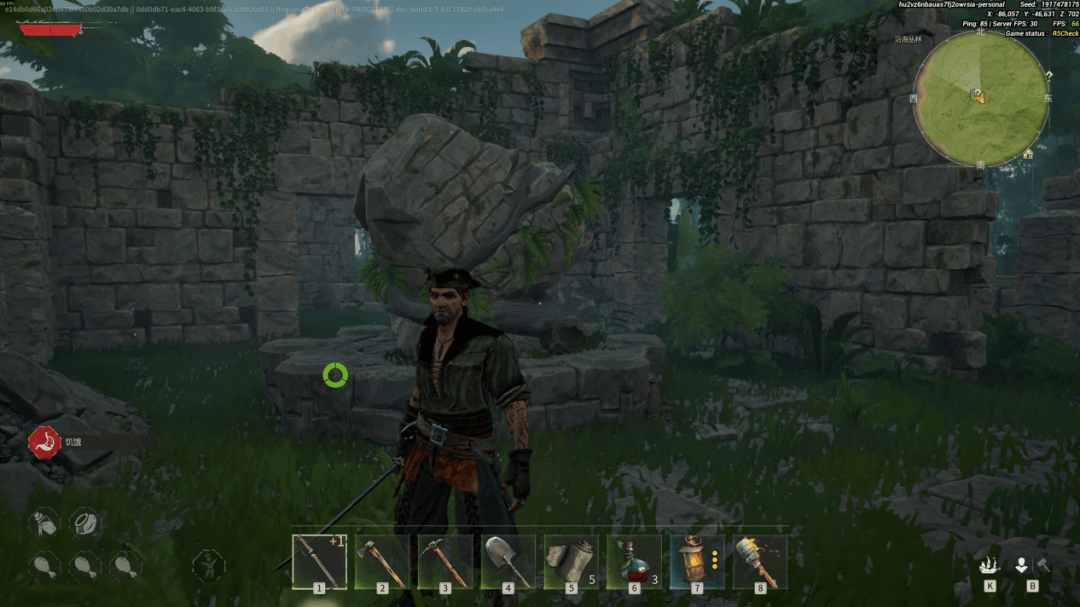Screen dimensions: 1080x607
Task: Use the cloth stack in hotbar slot 5
Action: click(570, 561)
